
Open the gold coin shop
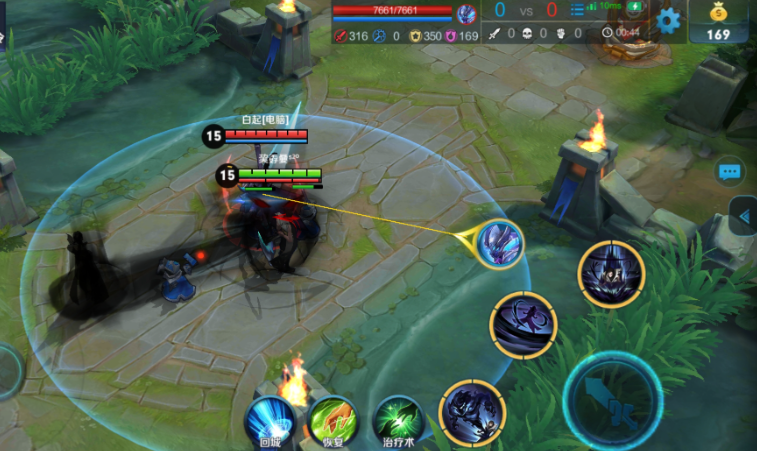pos(719,21)
